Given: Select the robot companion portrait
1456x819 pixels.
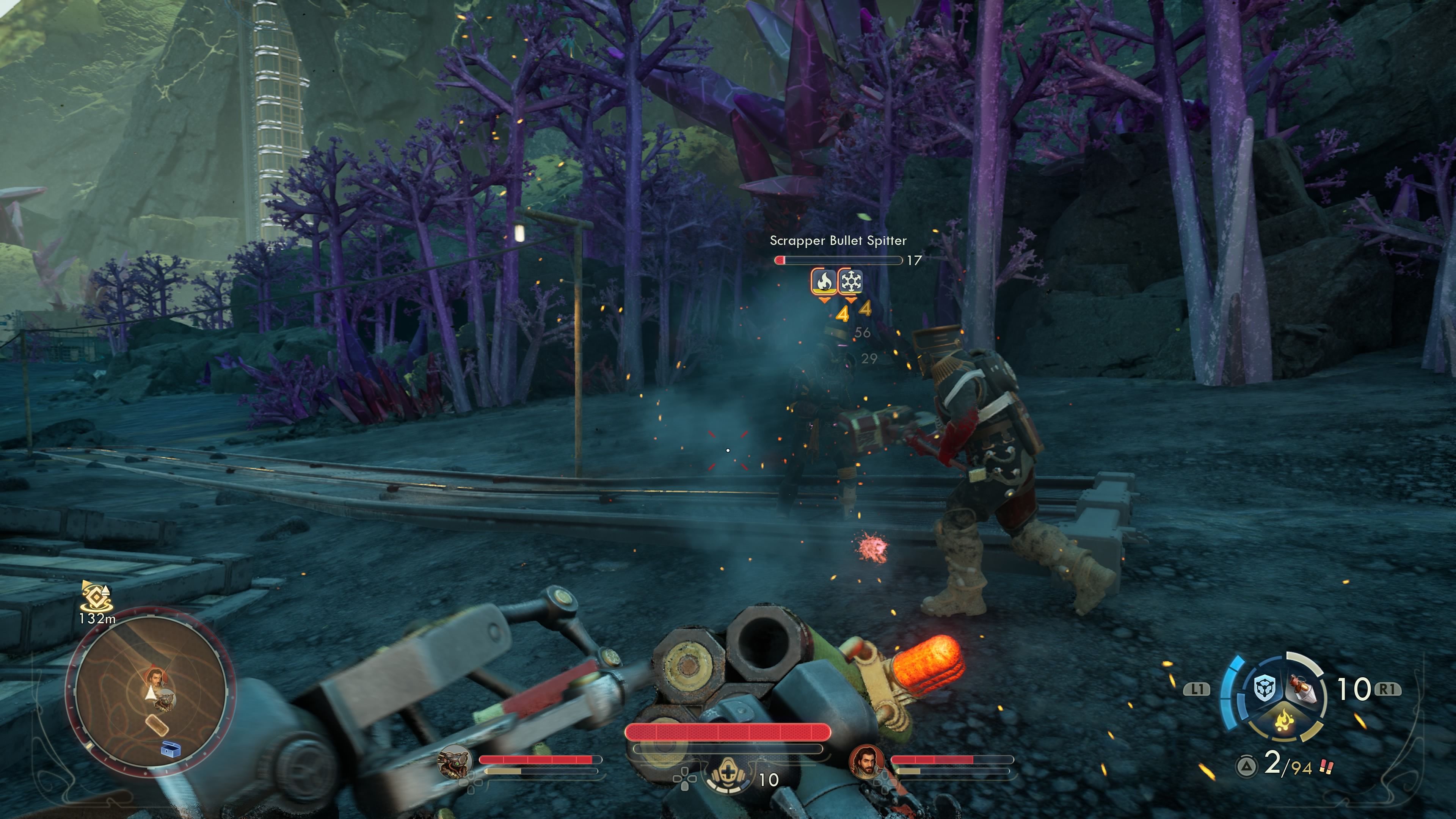Looking at the screenshot, I should 455,761.
